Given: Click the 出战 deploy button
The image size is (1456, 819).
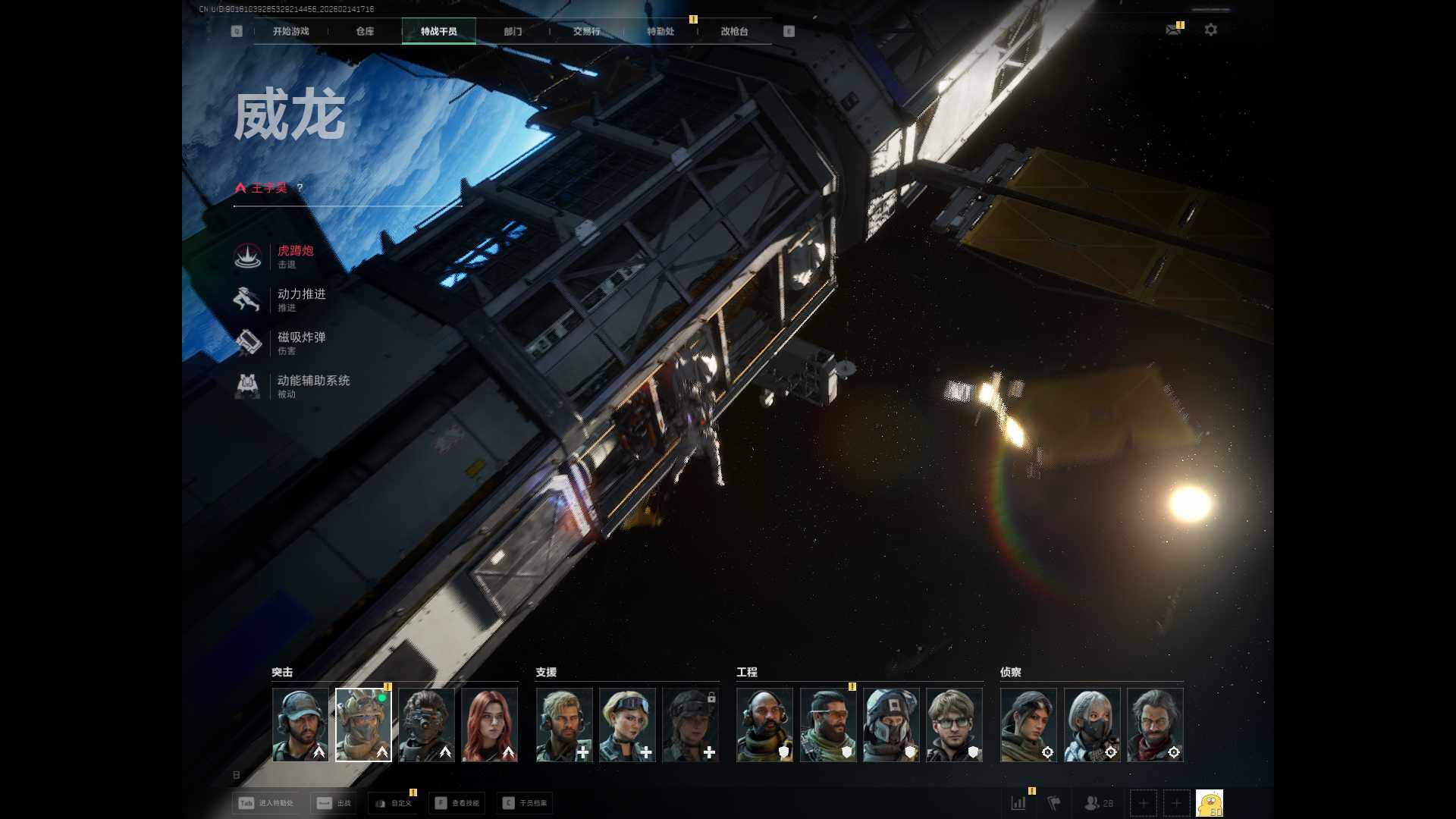Looking at the screenshot, I should [x=334, y=803].
